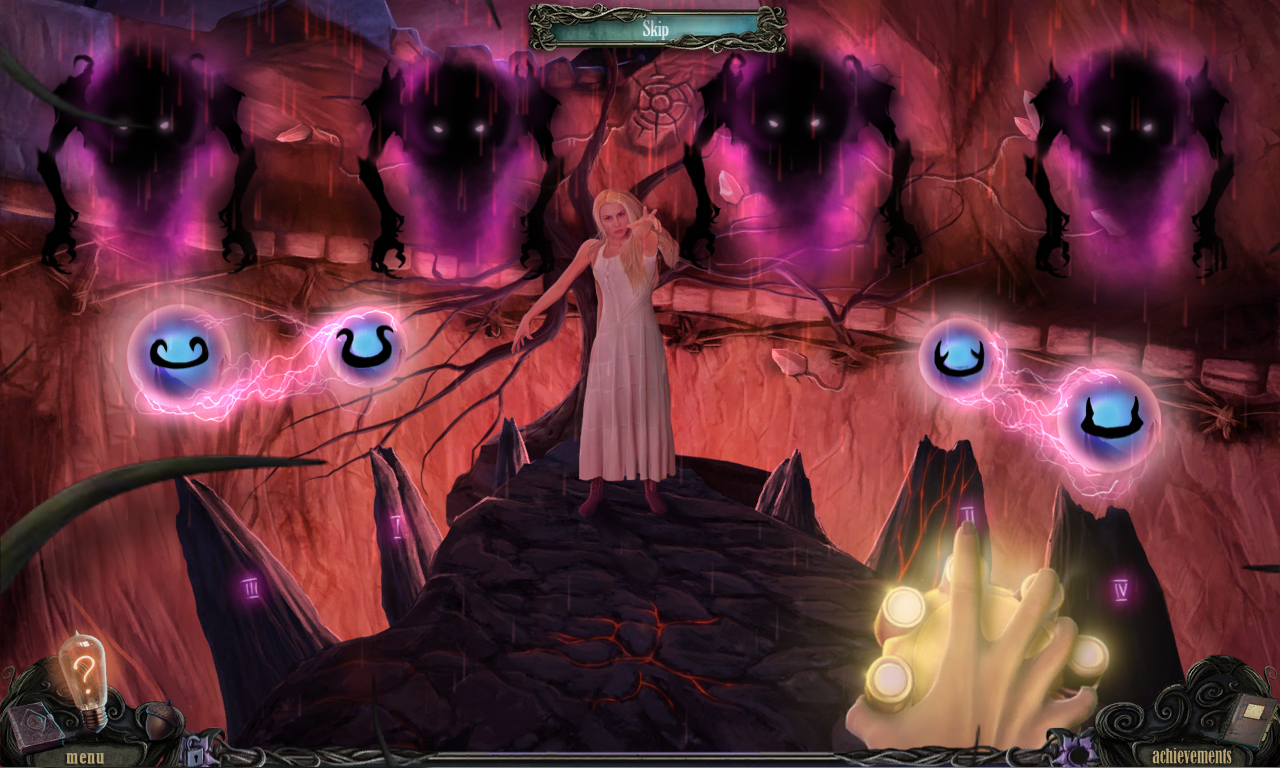Open the achievements panel

tap(1191, 755)
